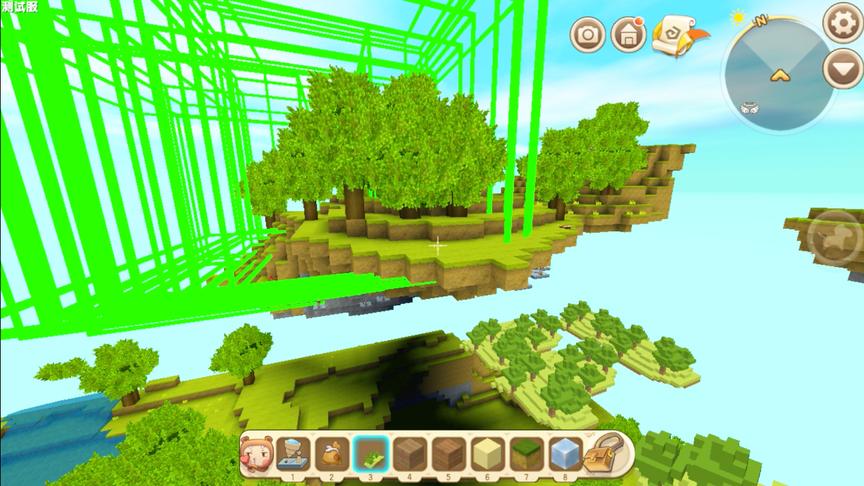
Task: Open the home button with red dot
Action: [628, 35]
